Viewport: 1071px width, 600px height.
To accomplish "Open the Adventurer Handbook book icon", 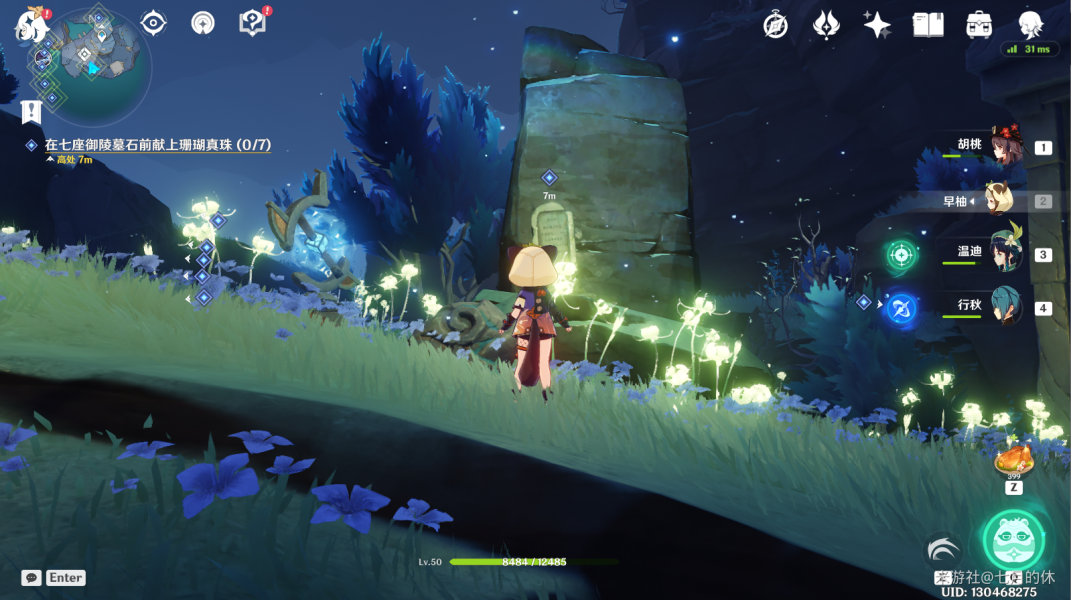I will (x=928, y=25).
